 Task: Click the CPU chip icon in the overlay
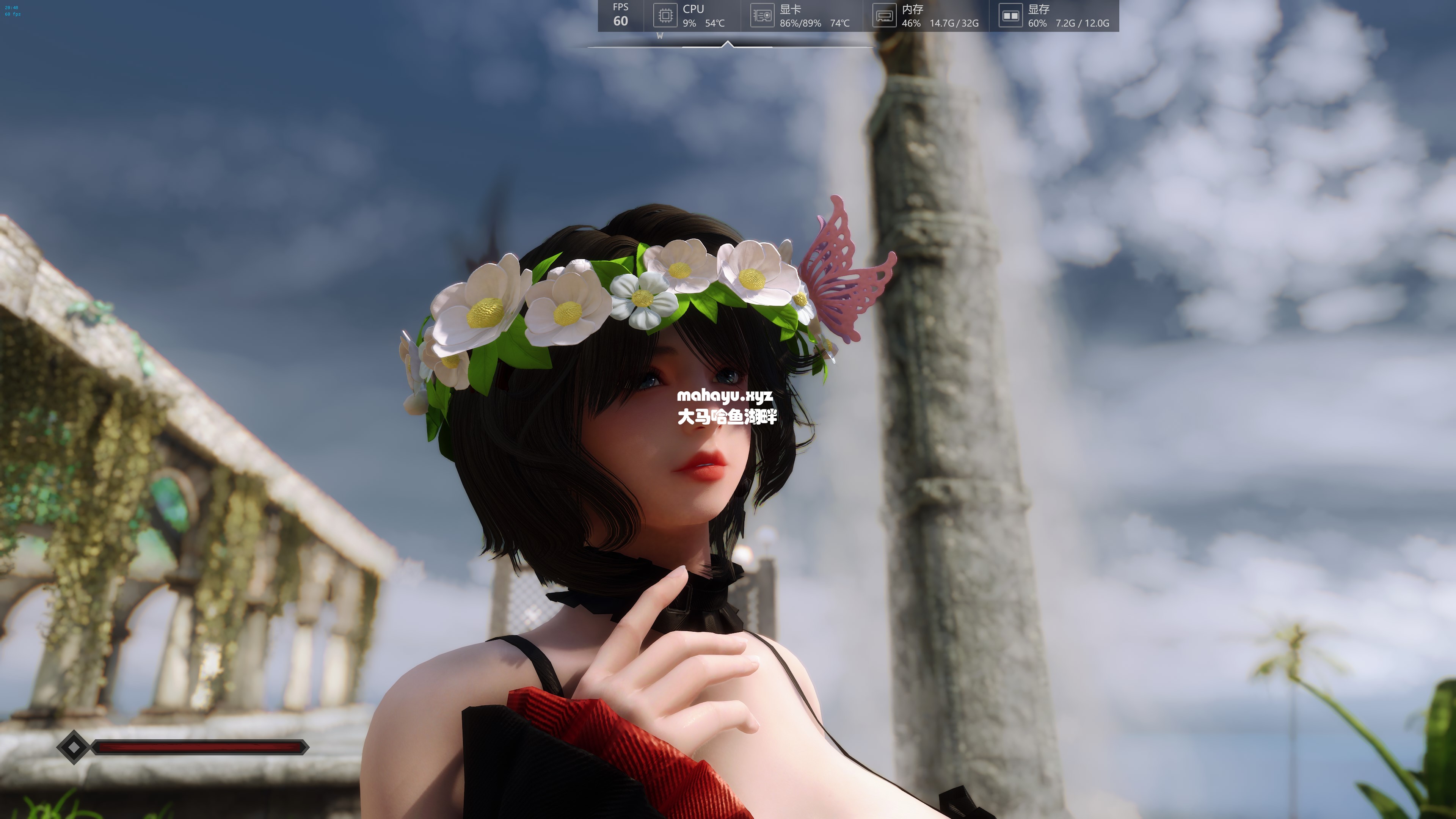665,15
